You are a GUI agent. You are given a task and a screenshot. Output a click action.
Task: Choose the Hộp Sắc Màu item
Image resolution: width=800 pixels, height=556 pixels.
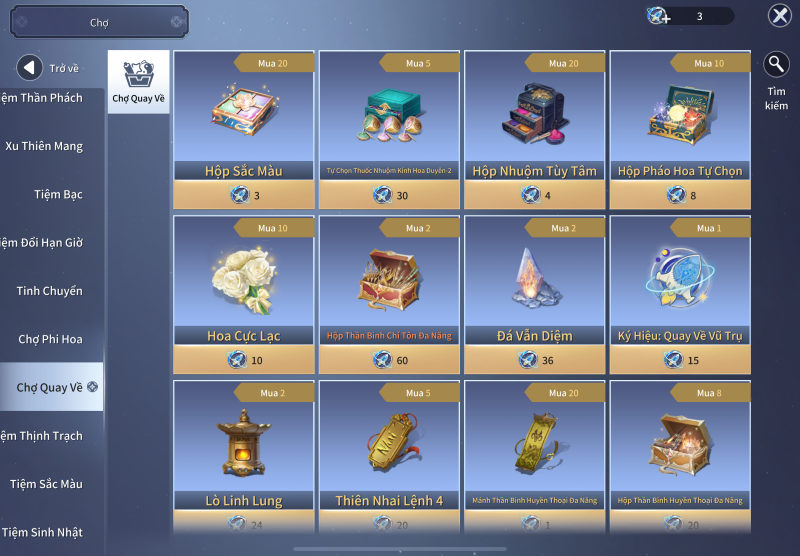tap(244, 118)
